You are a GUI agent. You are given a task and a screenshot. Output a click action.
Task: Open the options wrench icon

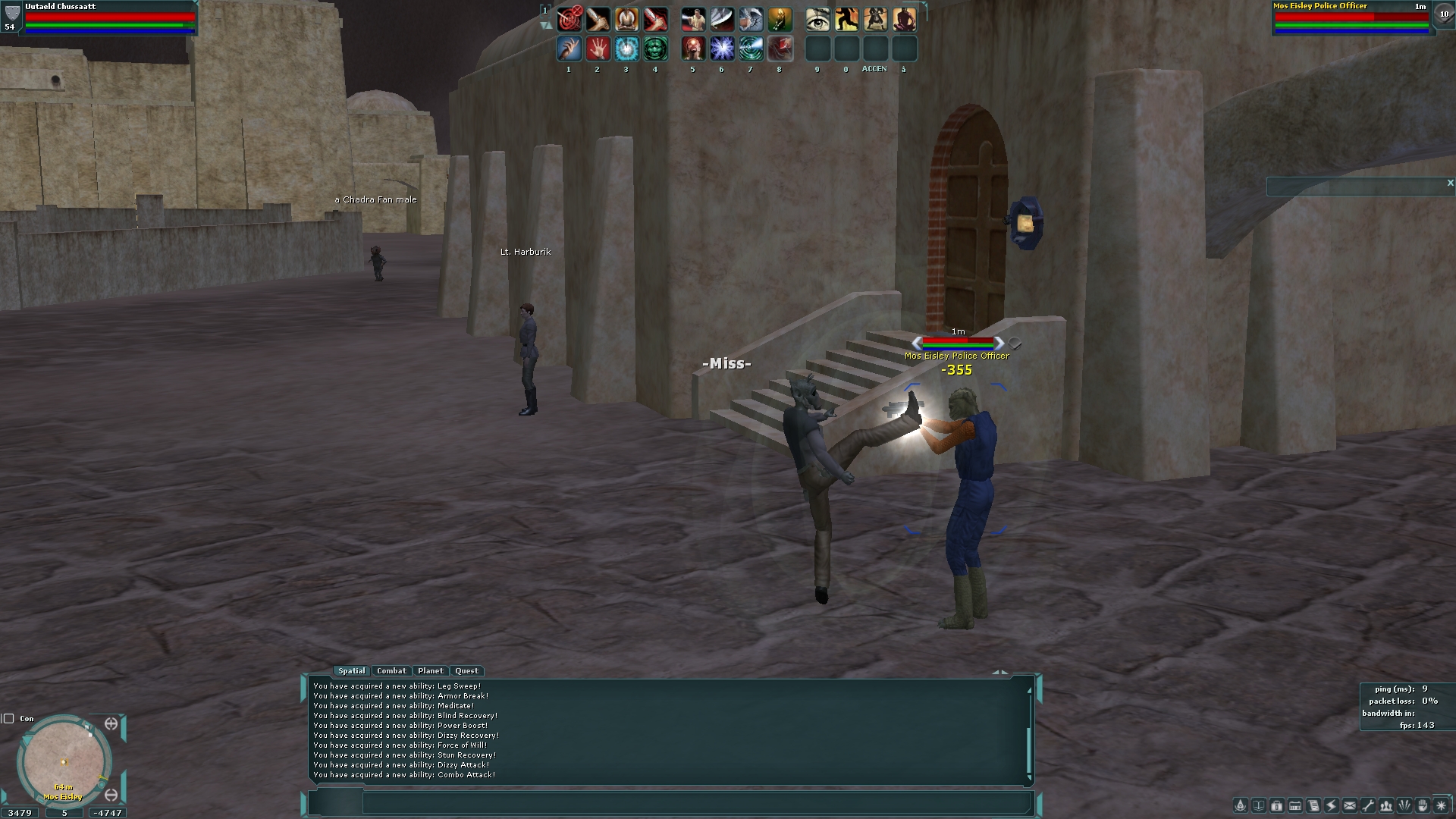pos(1369,805)
